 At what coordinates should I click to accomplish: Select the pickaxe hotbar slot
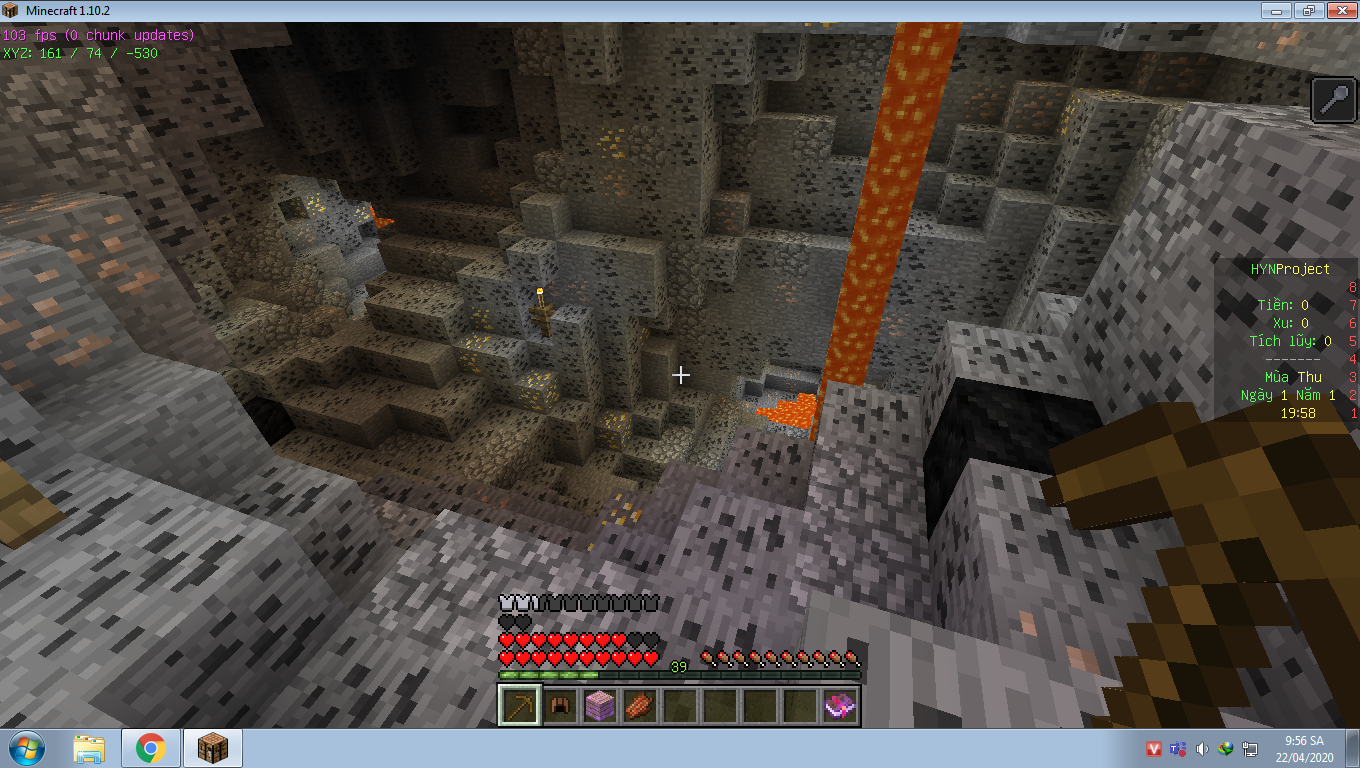click(x=519, y=706)
